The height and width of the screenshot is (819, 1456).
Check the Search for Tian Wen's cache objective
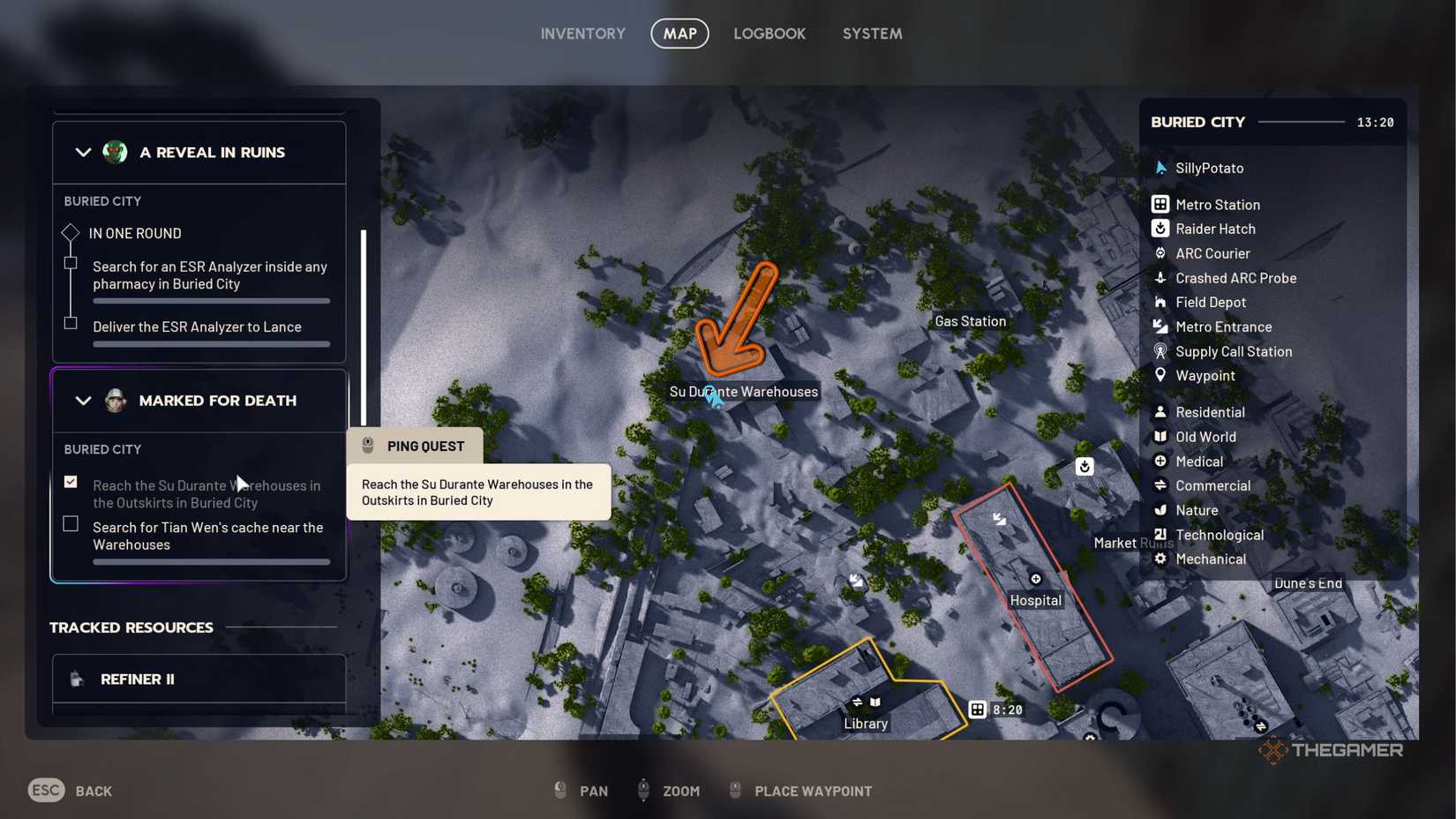click(x=70, y=523)
